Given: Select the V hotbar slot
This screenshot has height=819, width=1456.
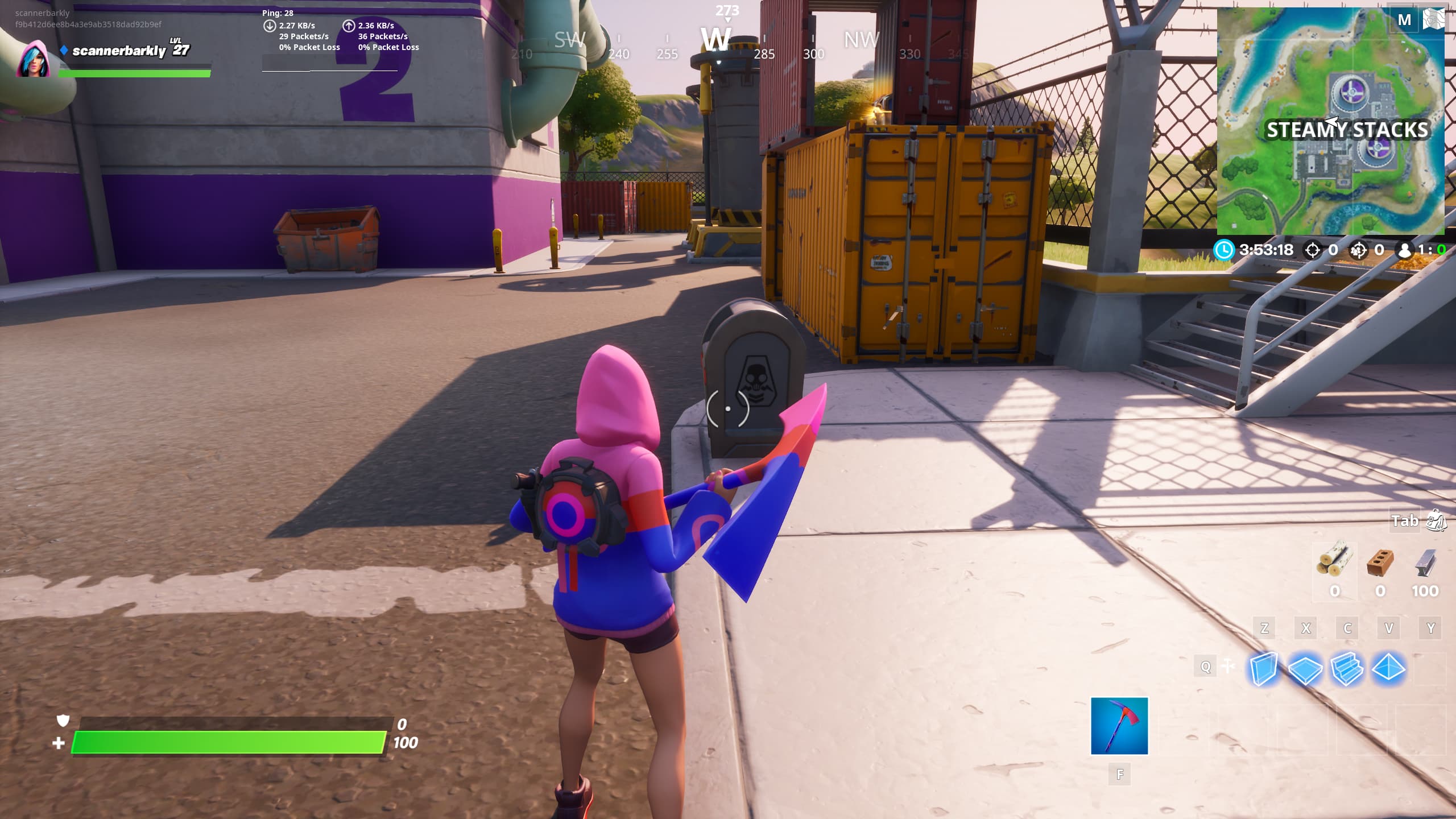Looking at the screenshot, I should click(1389, 627).
